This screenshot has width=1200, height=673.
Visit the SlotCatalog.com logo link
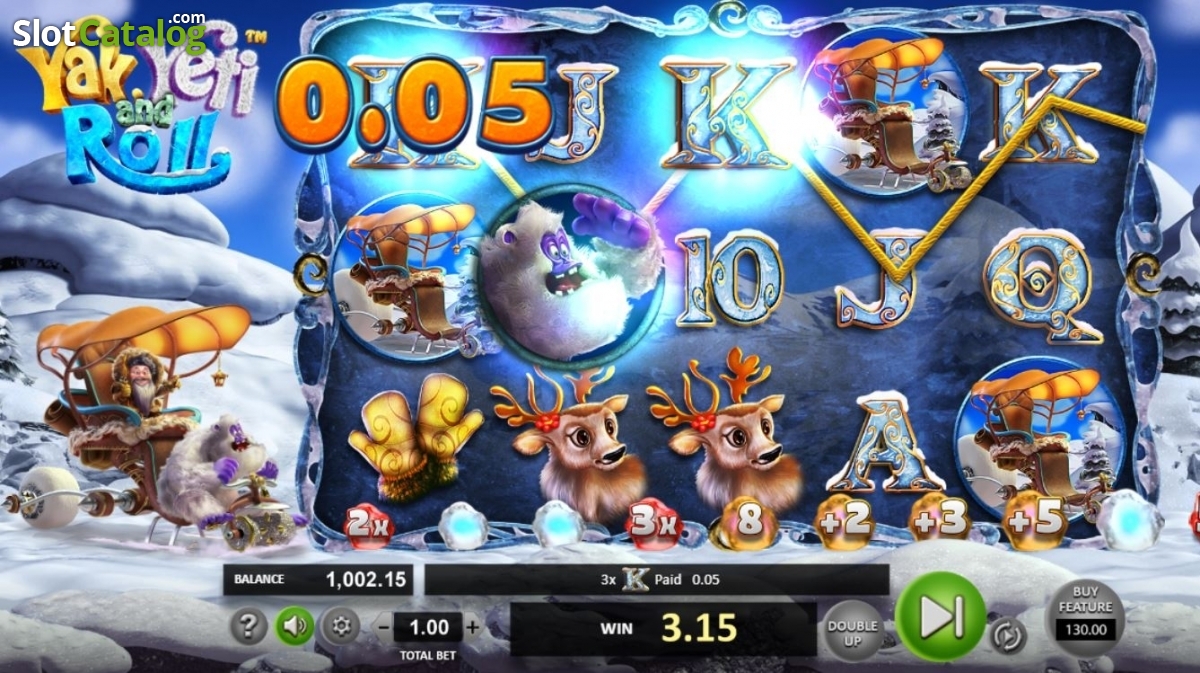point(109,33)
